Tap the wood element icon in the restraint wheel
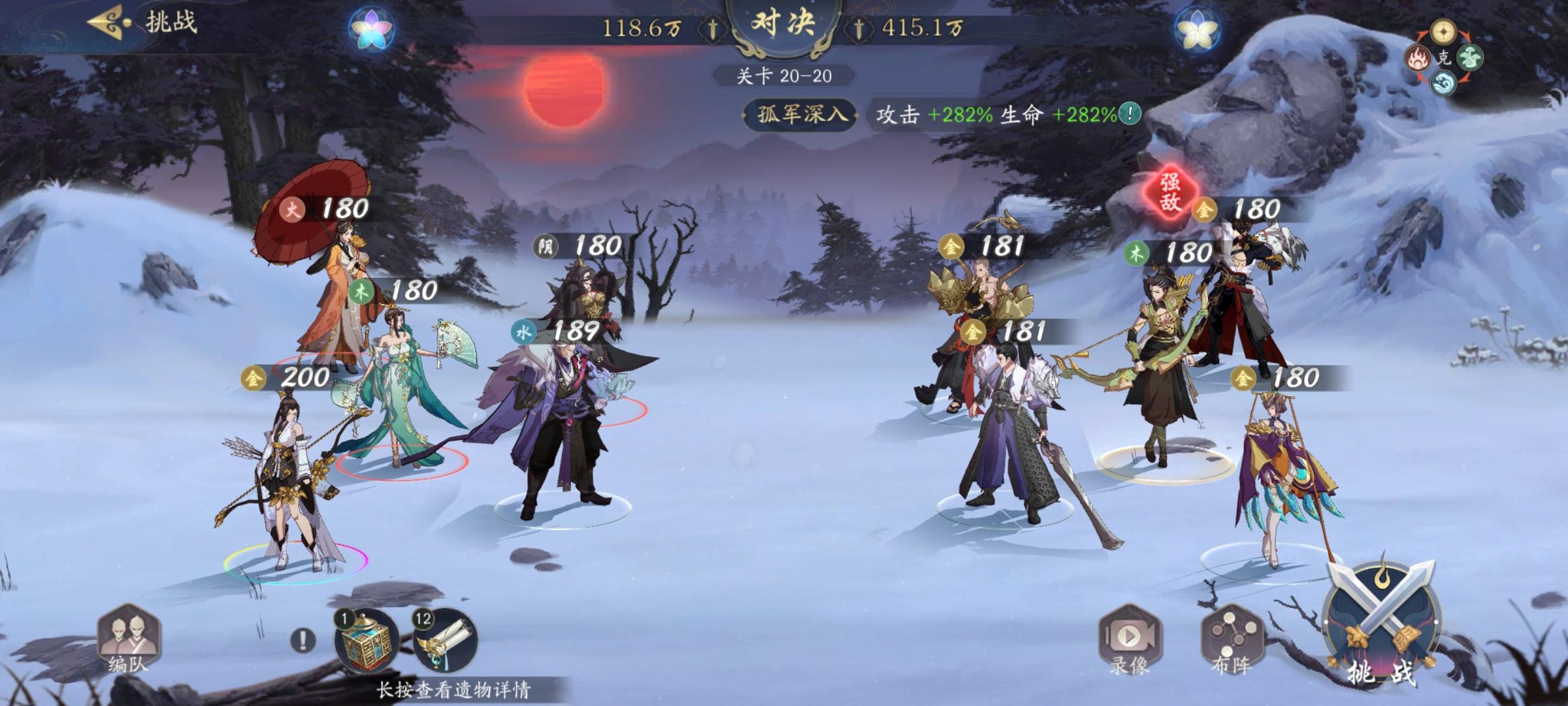The width and height of the screenshot is (1568, 706). pos(1471,58)
